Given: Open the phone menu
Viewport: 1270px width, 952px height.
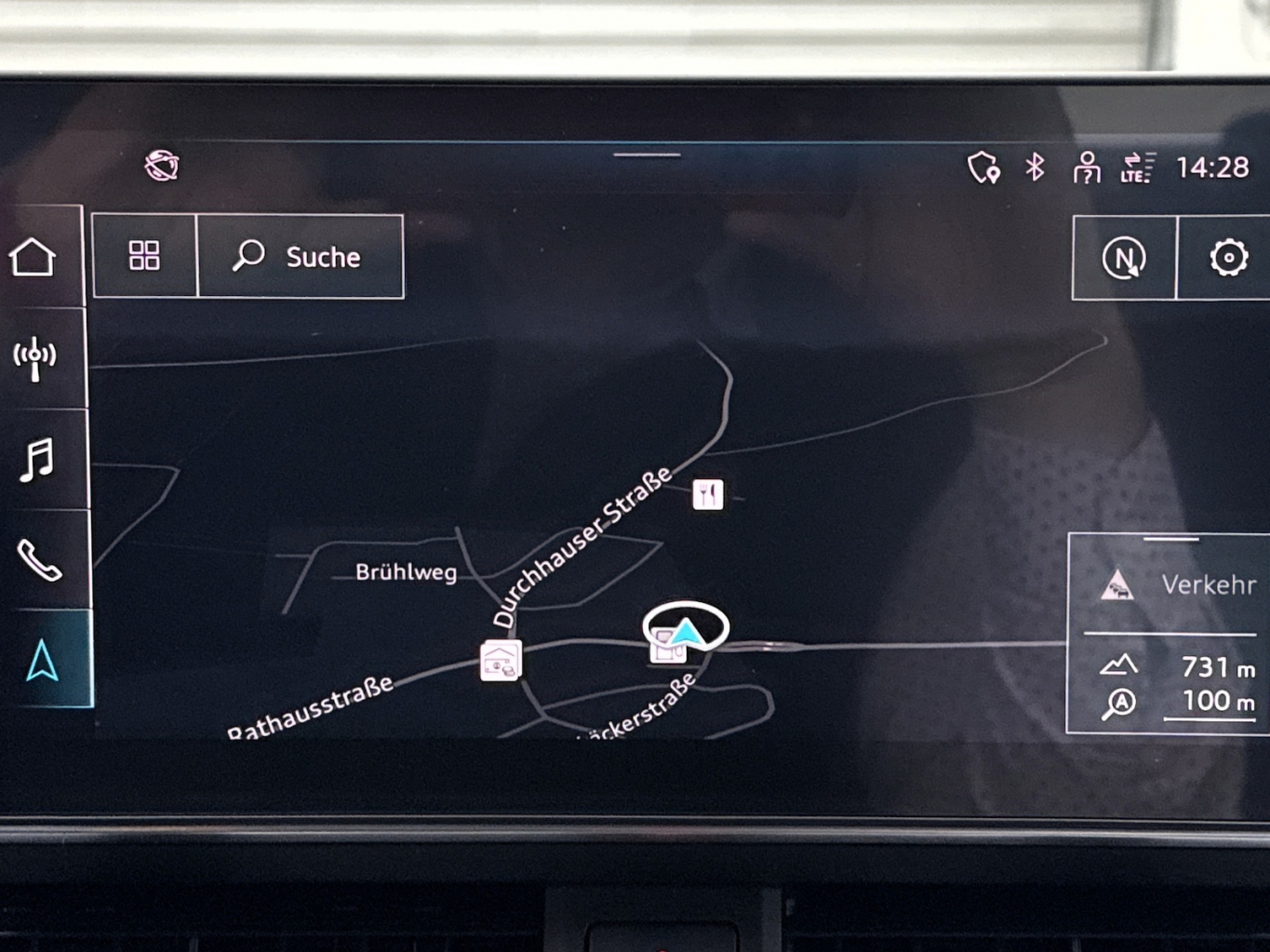Looking at the screenshot, I should pos(39,560).
